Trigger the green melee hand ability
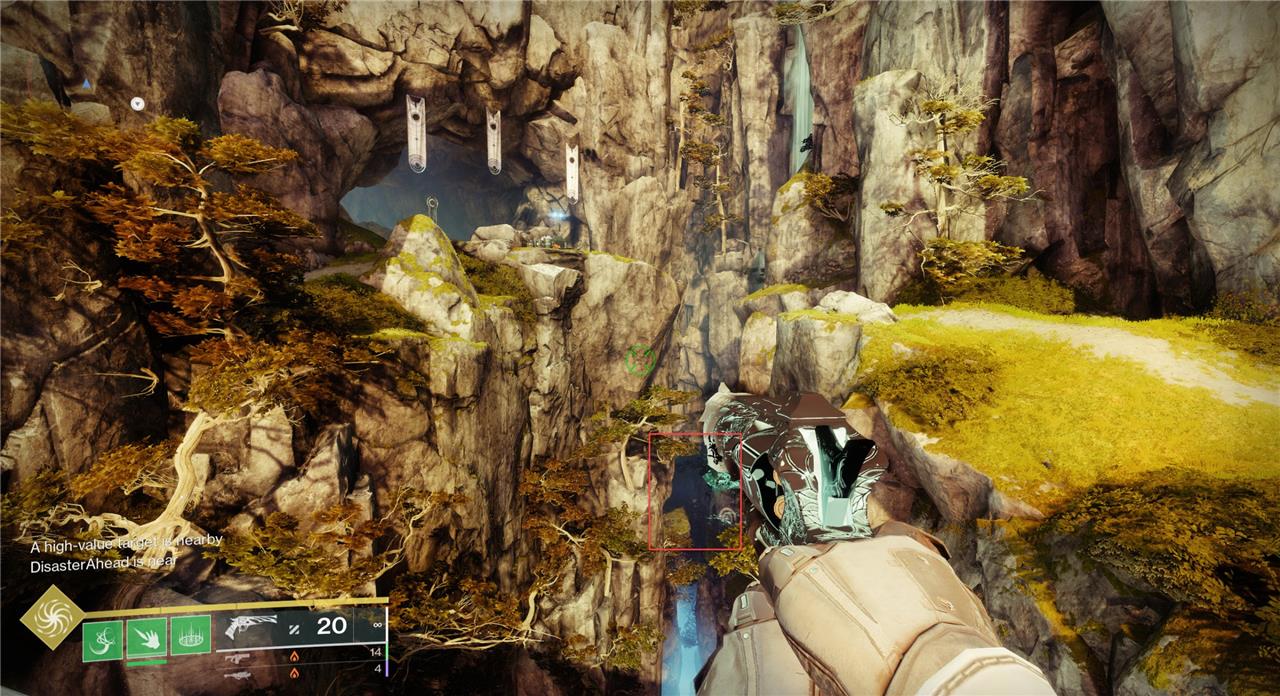This screenshot has height=696, width=1280. tap(146, 637)
